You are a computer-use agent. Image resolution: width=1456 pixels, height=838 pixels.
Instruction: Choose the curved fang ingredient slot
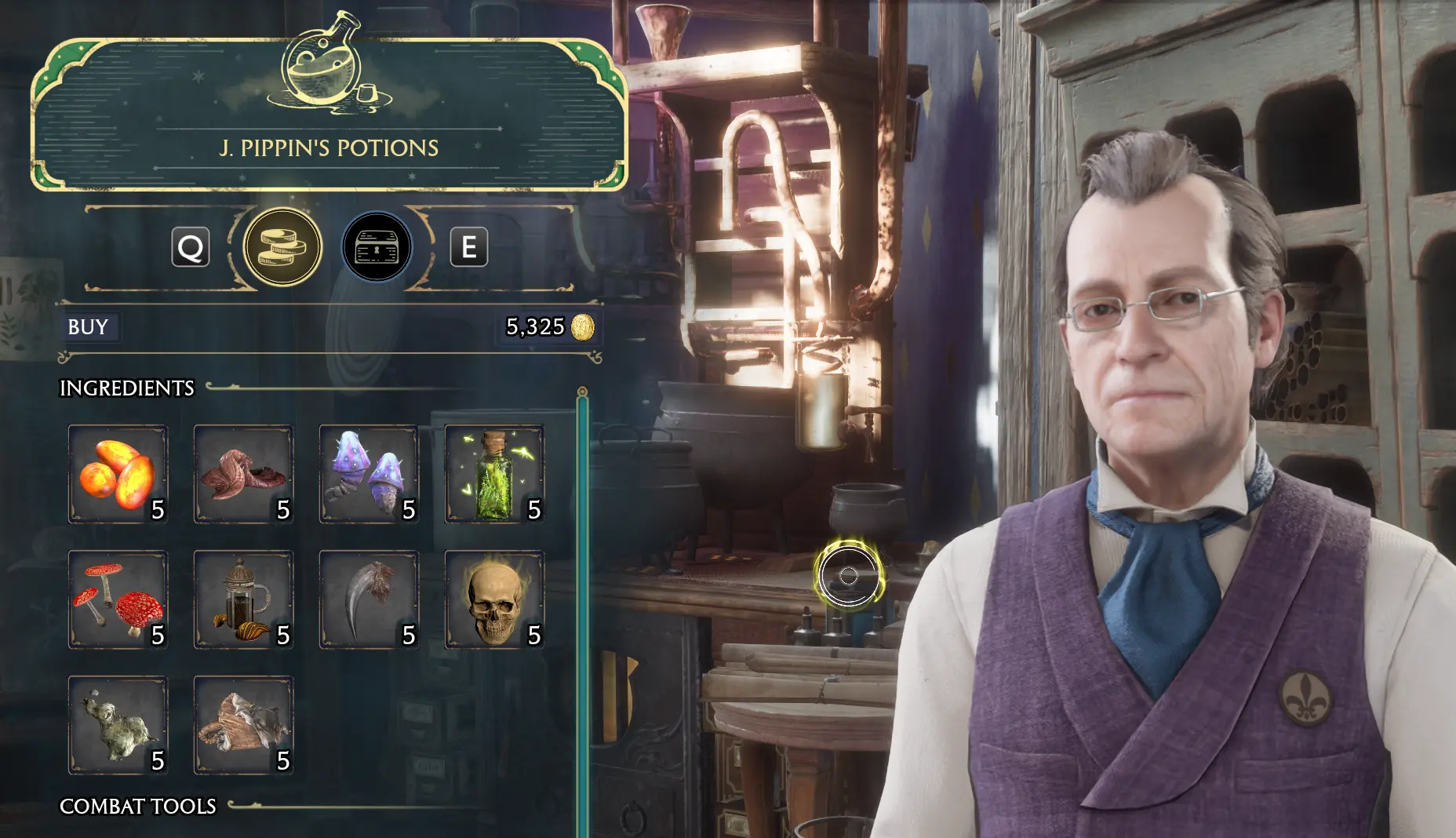point(369,599)
